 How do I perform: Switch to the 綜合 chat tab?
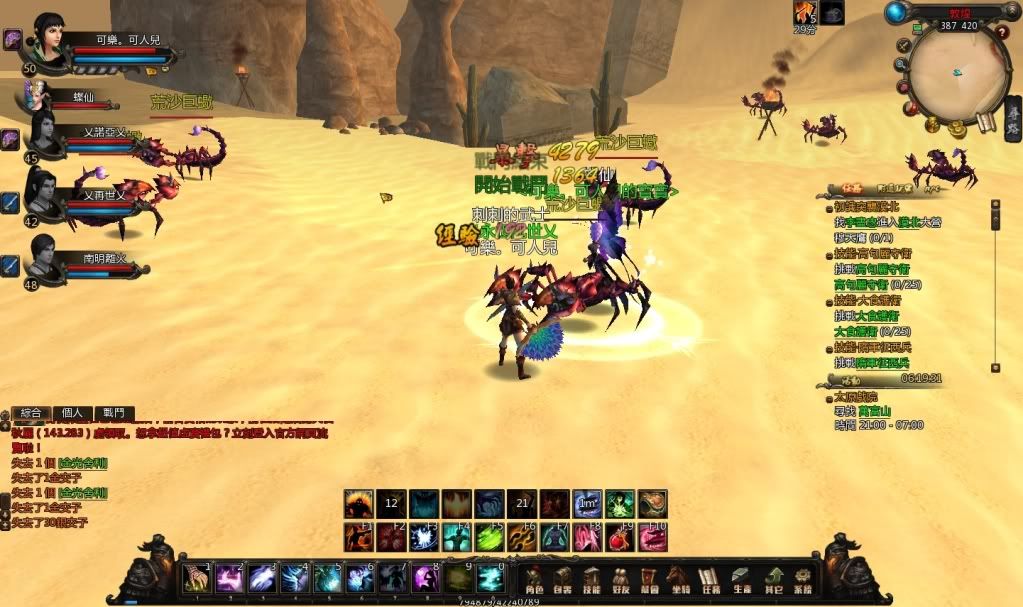(x=31, y=413)
